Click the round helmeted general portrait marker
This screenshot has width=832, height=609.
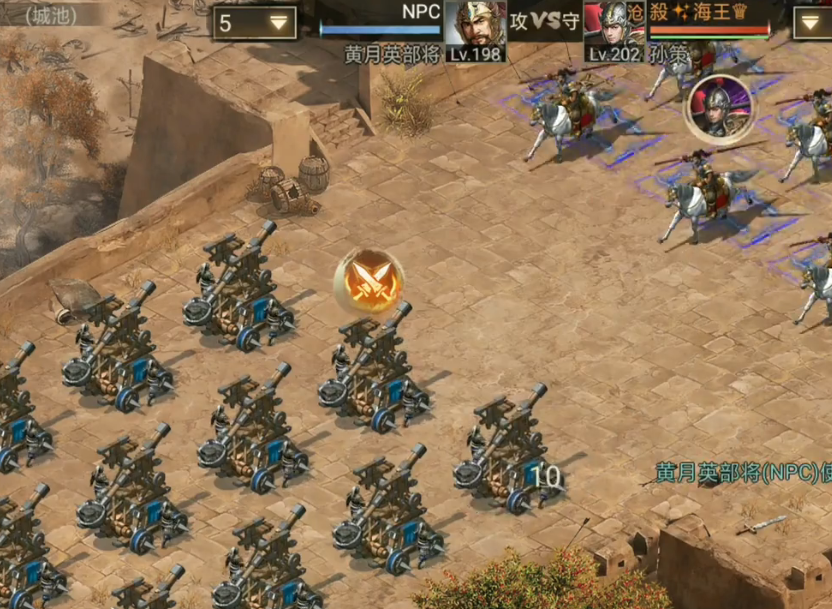(x=717, y=105)
